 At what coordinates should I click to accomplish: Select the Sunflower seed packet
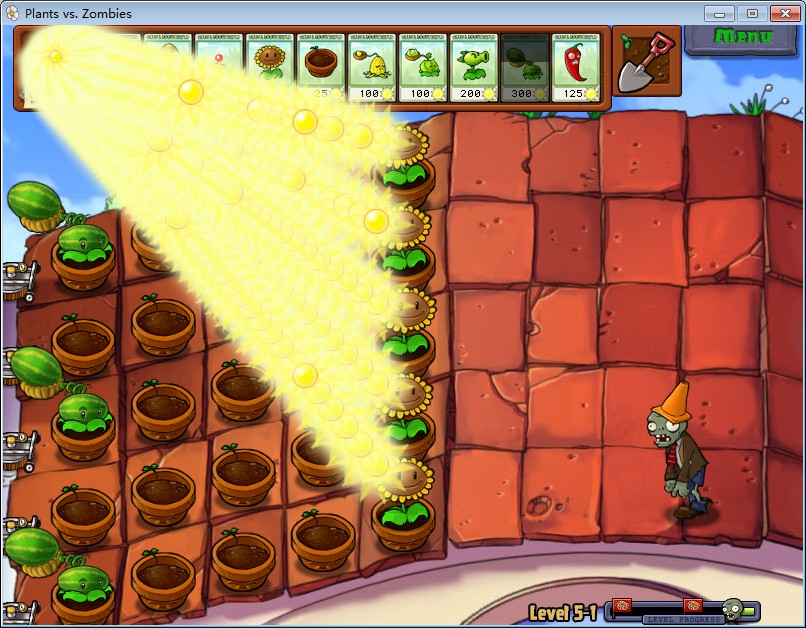click(x=269, y=67)
